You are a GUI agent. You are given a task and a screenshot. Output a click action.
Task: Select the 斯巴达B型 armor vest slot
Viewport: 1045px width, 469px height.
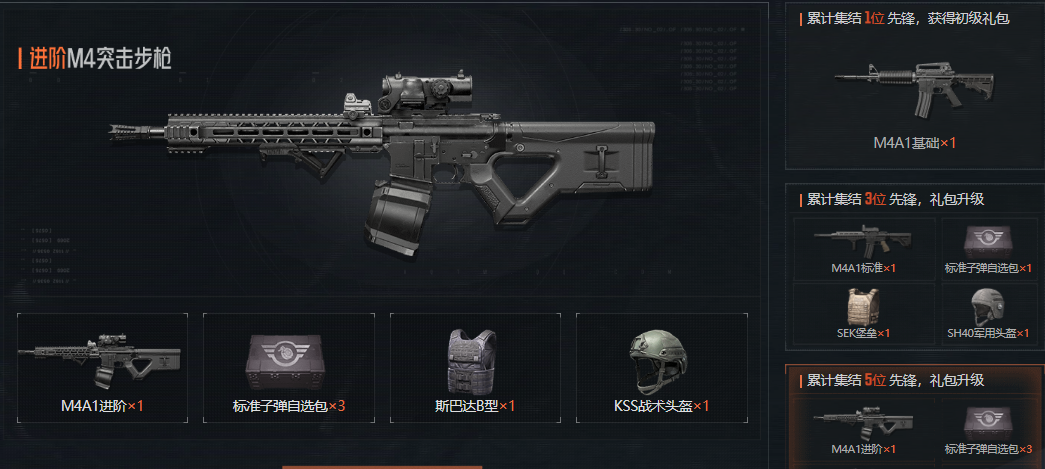pos(475,365)
